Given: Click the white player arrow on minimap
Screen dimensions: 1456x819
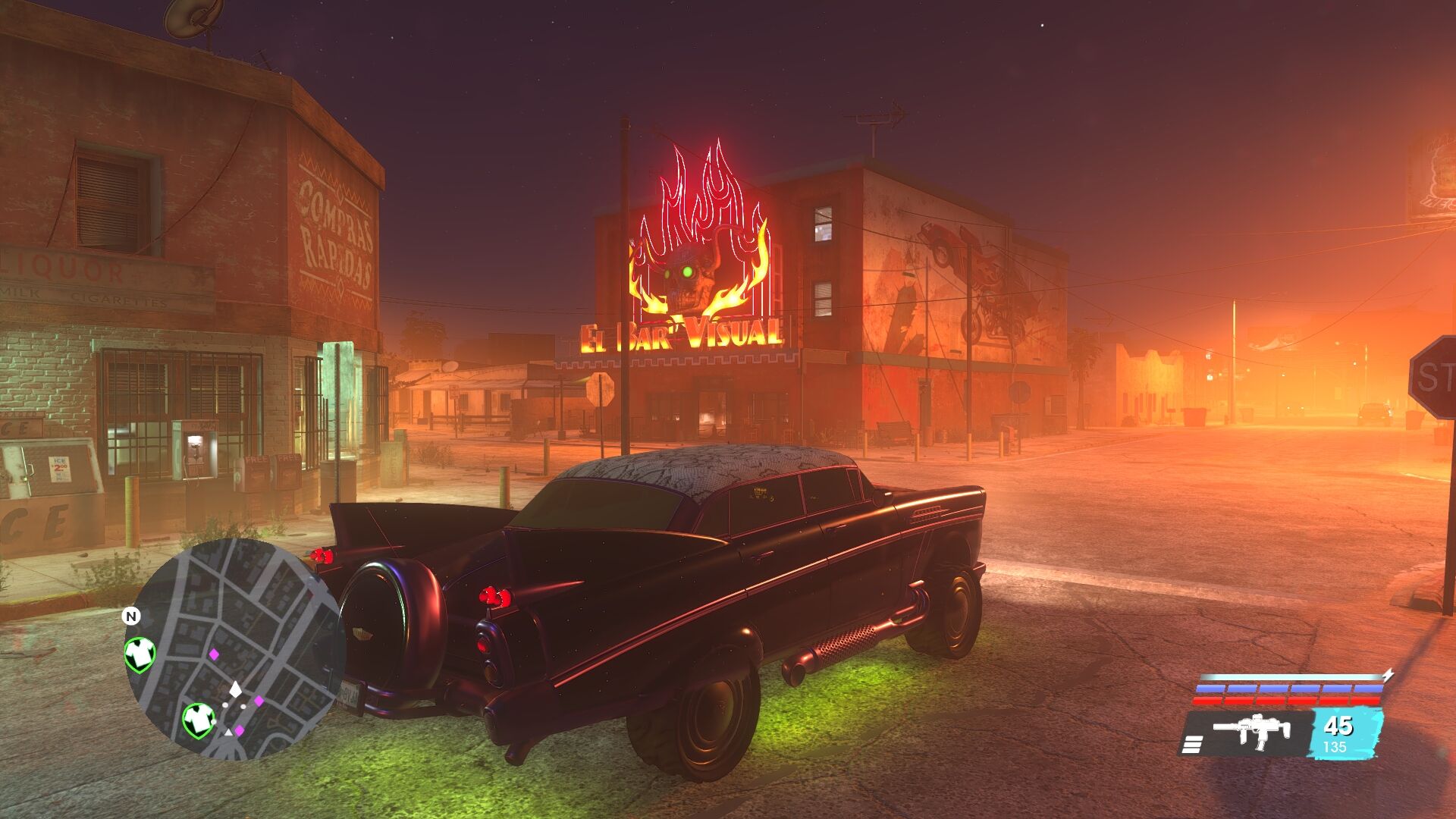Looking at the screenshot, I should point(236,689).
